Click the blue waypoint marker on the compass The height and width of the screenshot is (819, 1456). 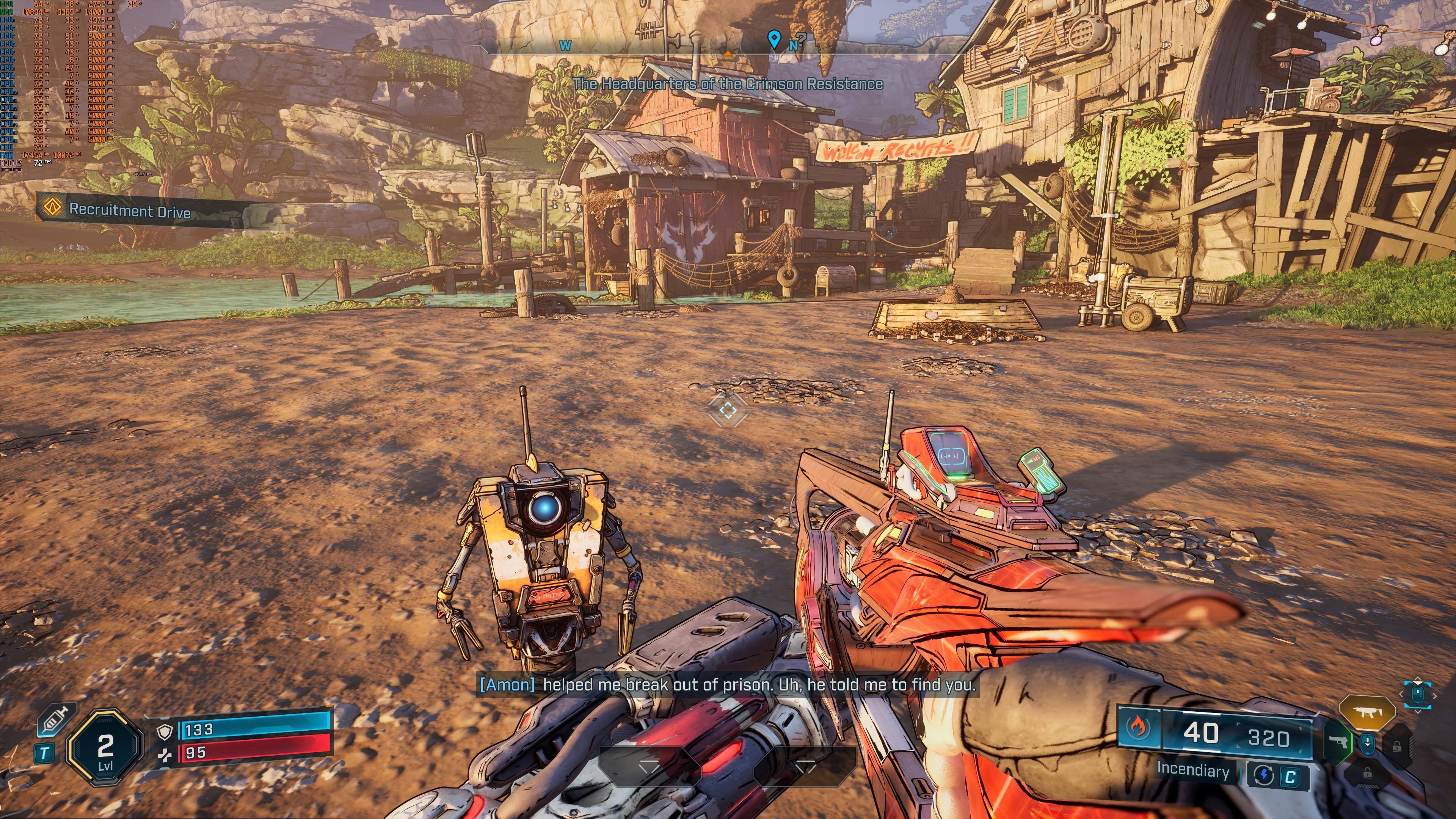[x=774, y=39]
